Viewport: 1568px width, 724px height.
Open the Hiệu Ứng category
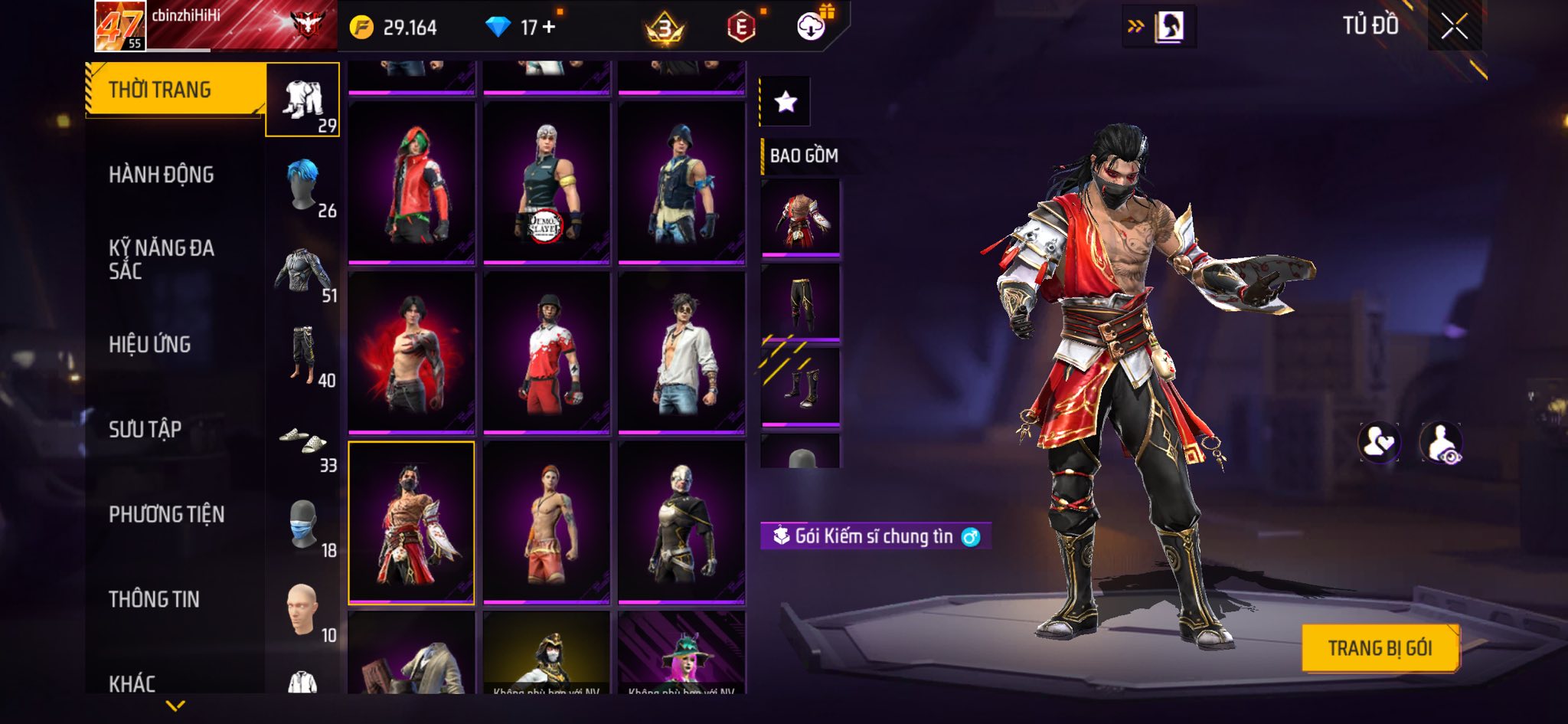[x=149, y=345]
